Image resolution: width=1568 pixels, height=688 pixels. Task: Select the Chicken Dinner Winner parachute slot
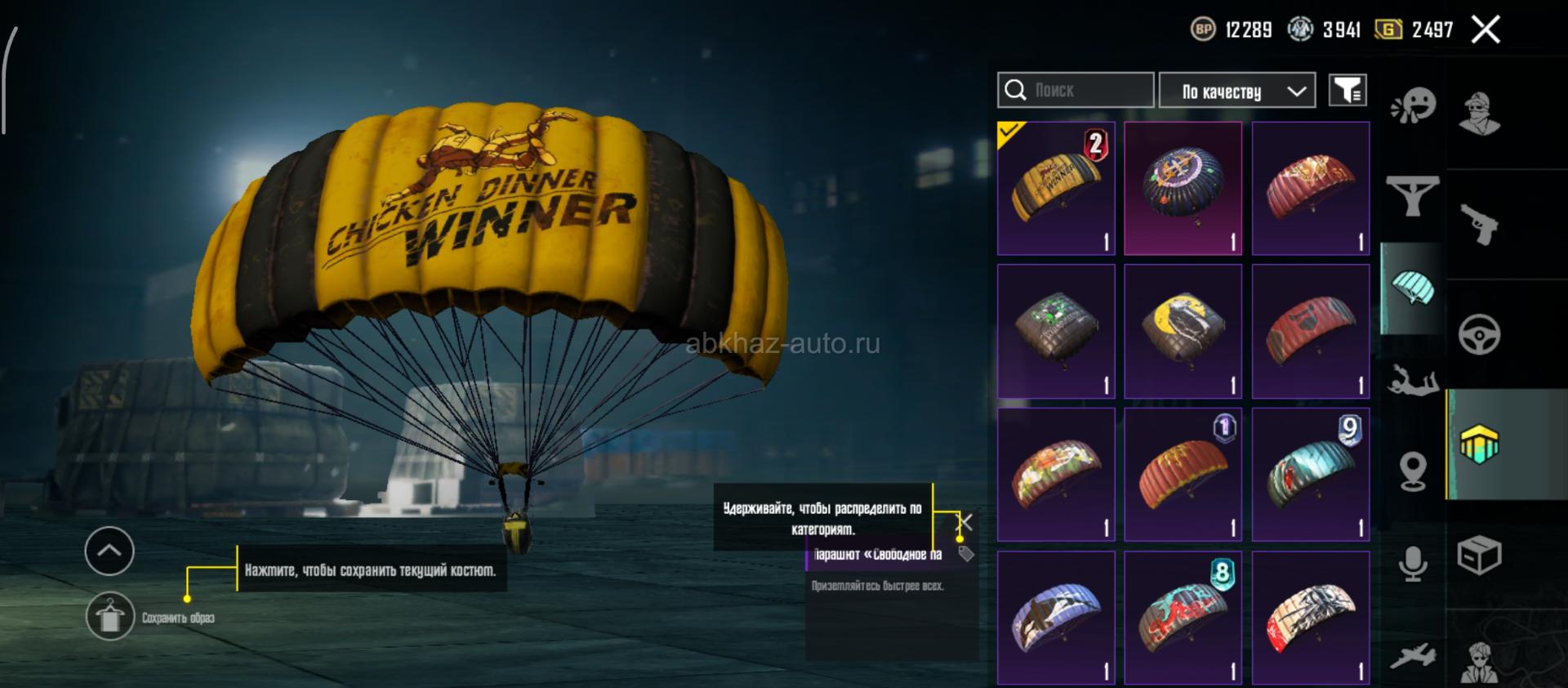1056,188
